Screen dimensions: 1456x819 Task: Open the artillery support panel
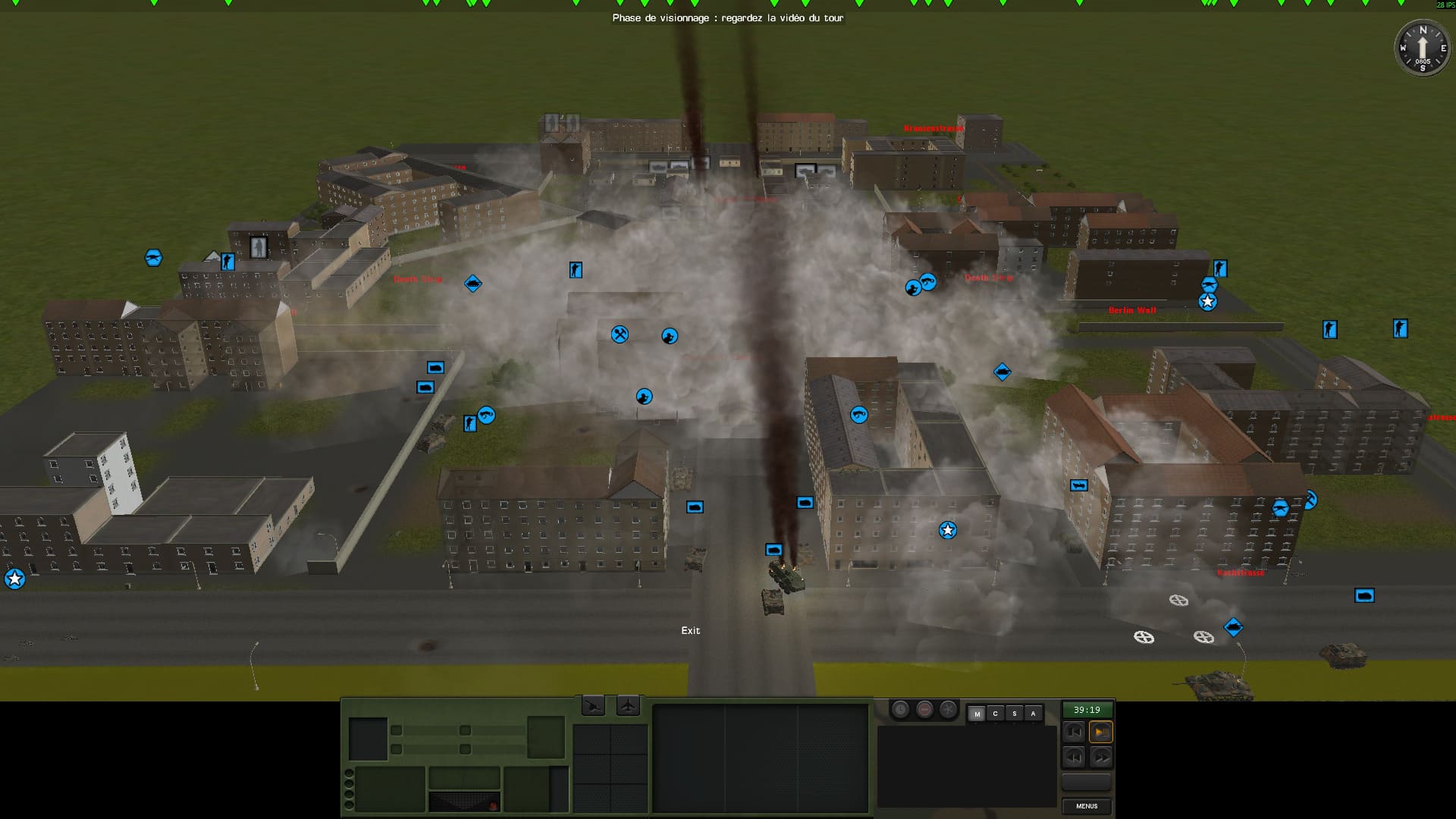tap(593, 707)
